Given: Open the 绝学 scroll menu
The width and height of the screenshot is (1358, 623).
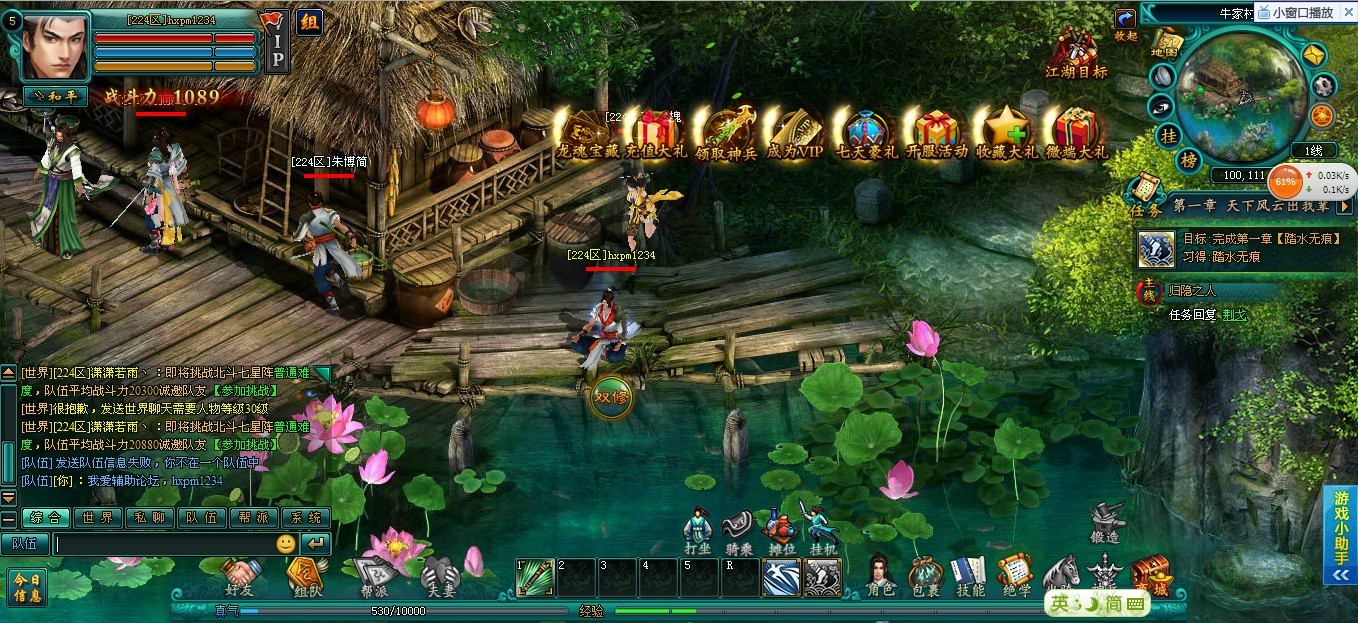Looking at the screenshot, I should 1015,575.
